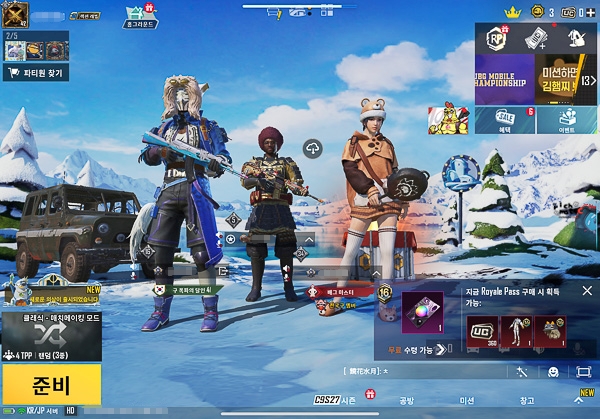The height and width of the screenshot is (419, 600).
Task: Open the 파티원 찾기 party finder
Action: pos(37,72)
